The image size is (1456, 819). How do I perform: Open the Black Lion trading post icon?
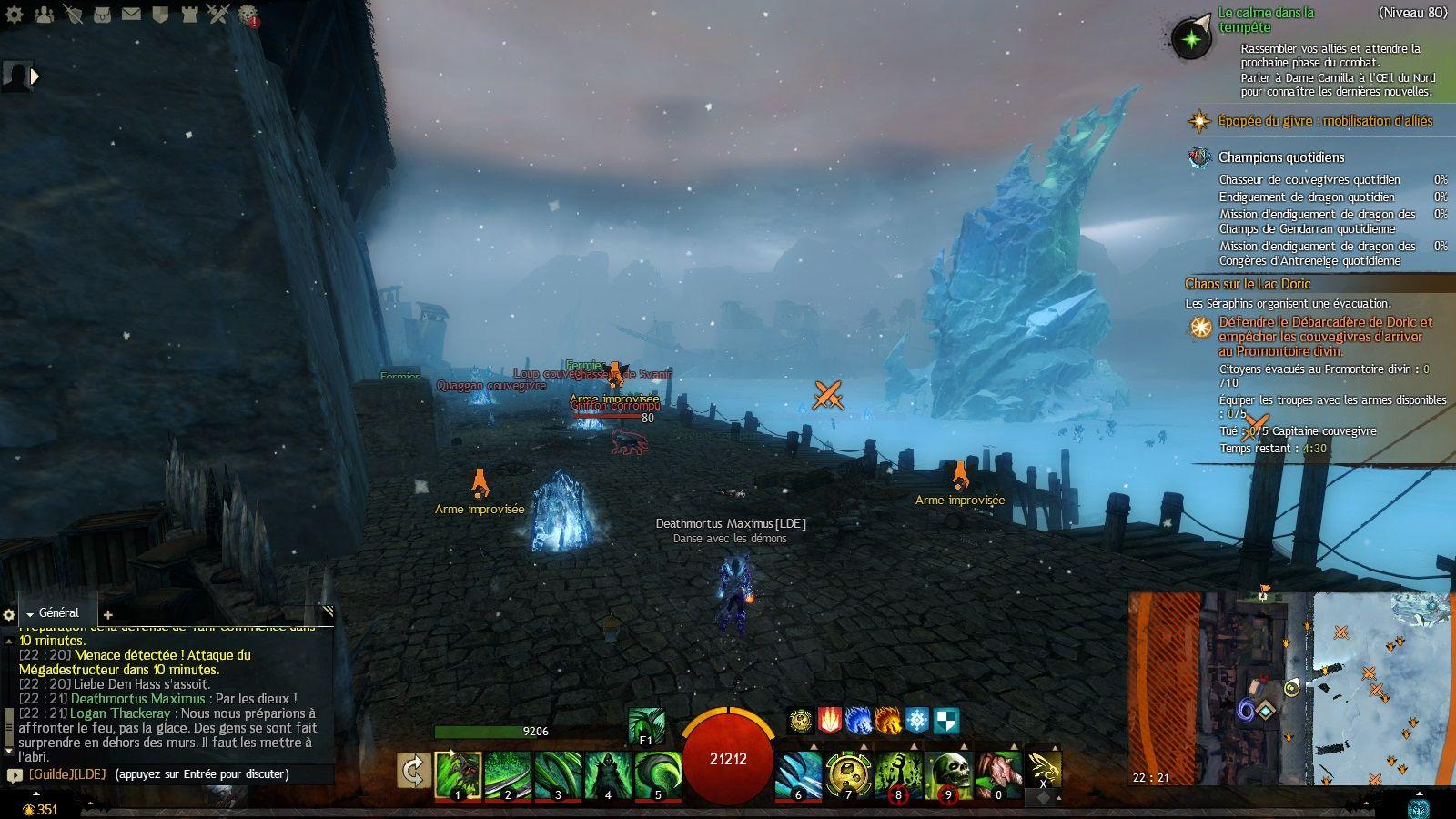pyautogui.click(x=247, y=14)
